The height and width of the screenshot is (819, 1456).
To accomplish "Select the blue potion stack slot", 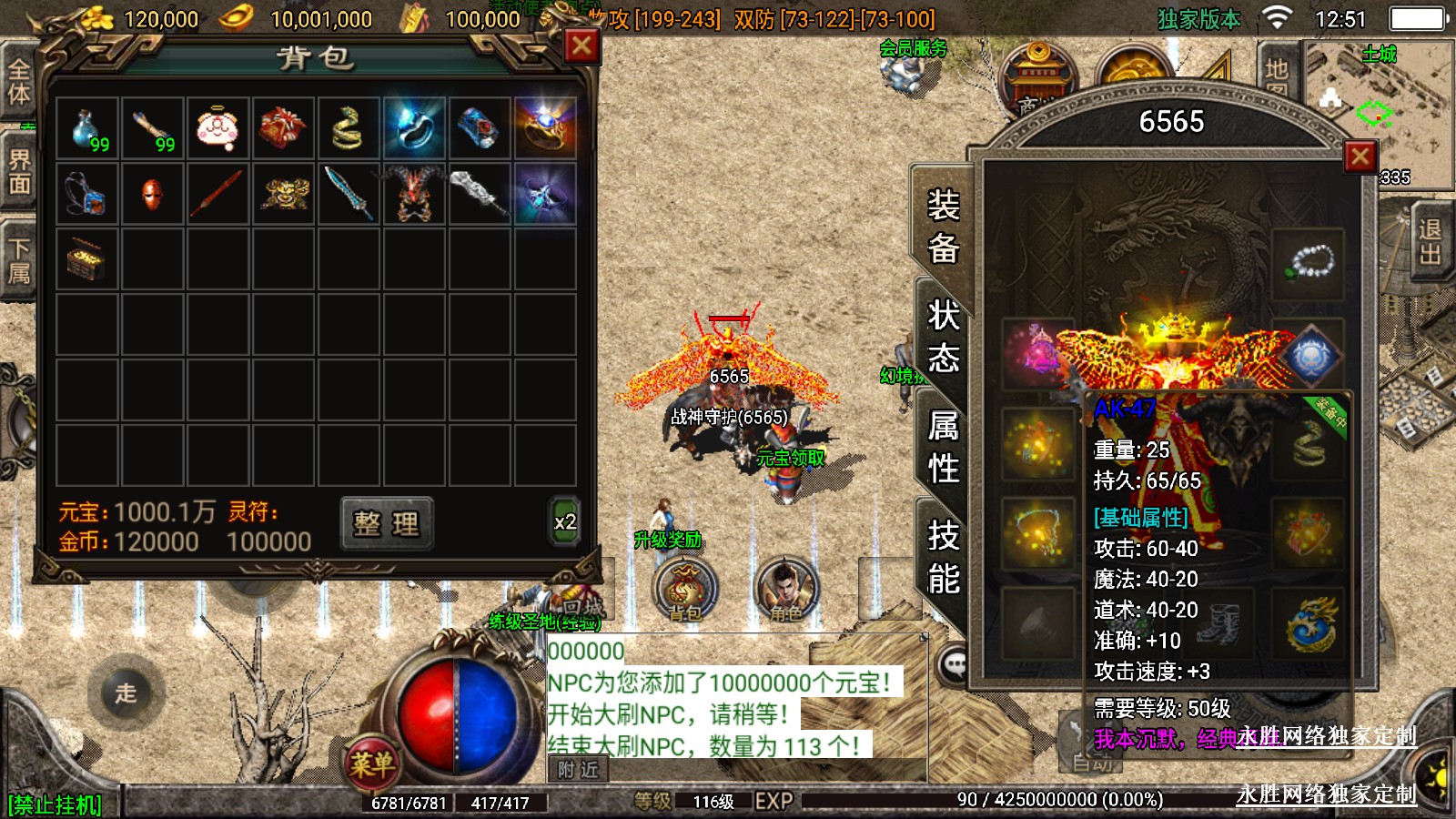I will click(87, 128).
